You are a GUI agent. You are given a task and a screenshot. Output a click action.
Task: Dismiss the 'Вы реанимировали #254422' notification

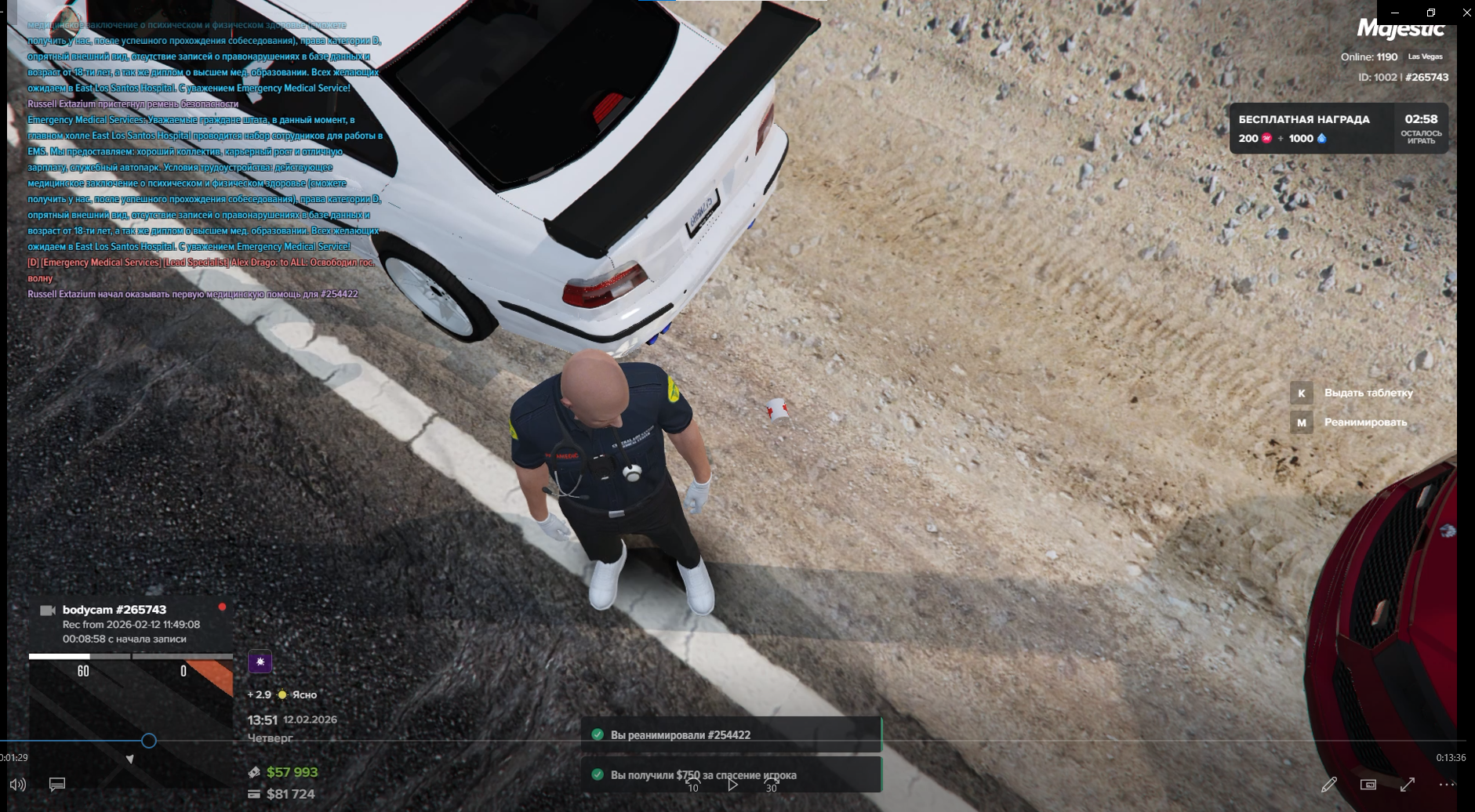731,734
